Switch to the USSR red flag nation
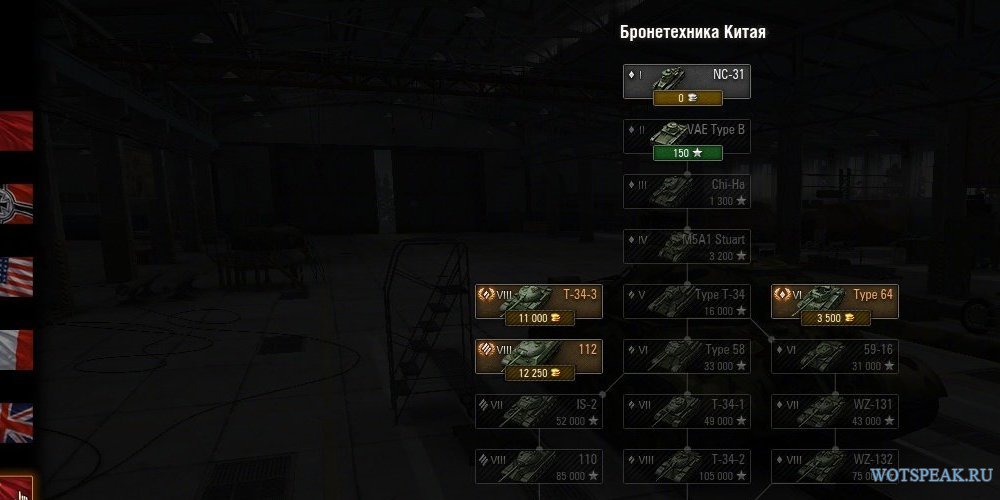This screenshot has height=500, width=1000. (x=17, y=131)
